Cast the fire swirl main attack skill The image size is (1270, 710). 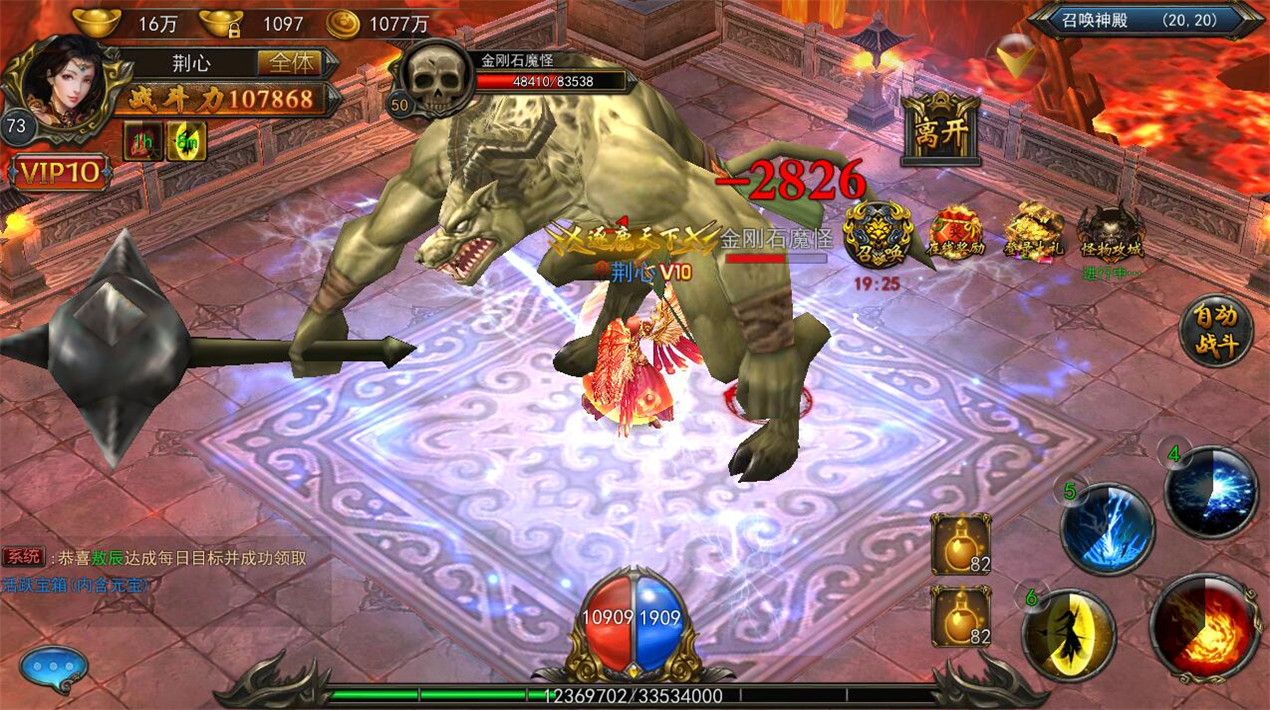click(1204, 626)
